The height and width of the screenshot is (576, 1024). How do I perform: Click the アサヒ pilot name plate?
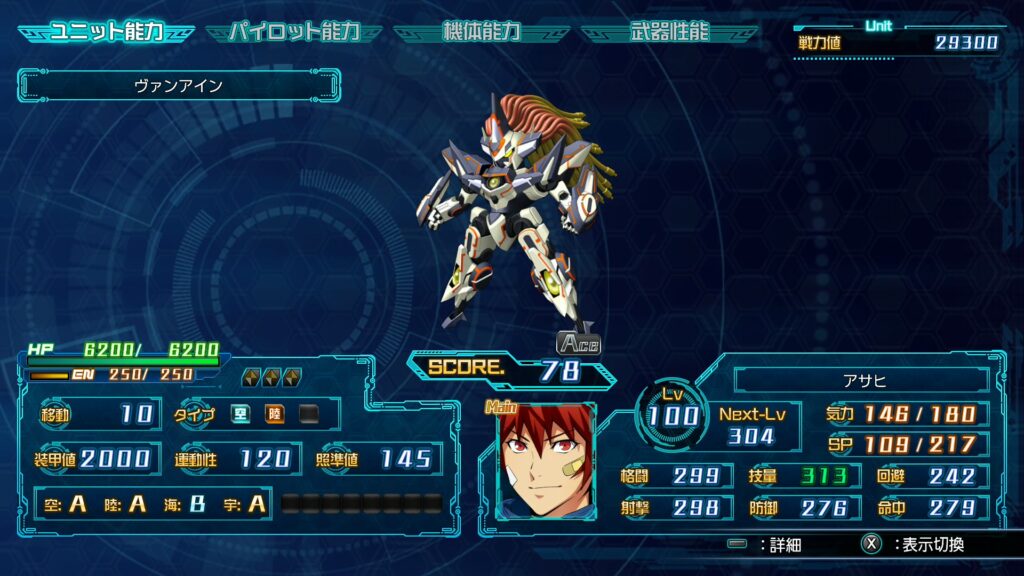[x=861, y=380]
